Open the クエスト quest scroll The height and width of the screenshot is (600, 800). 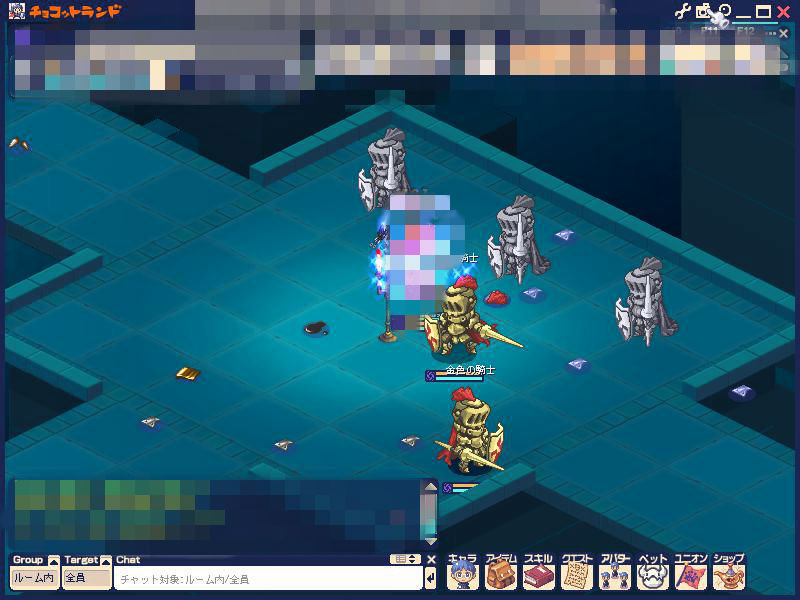click(577, 574)
